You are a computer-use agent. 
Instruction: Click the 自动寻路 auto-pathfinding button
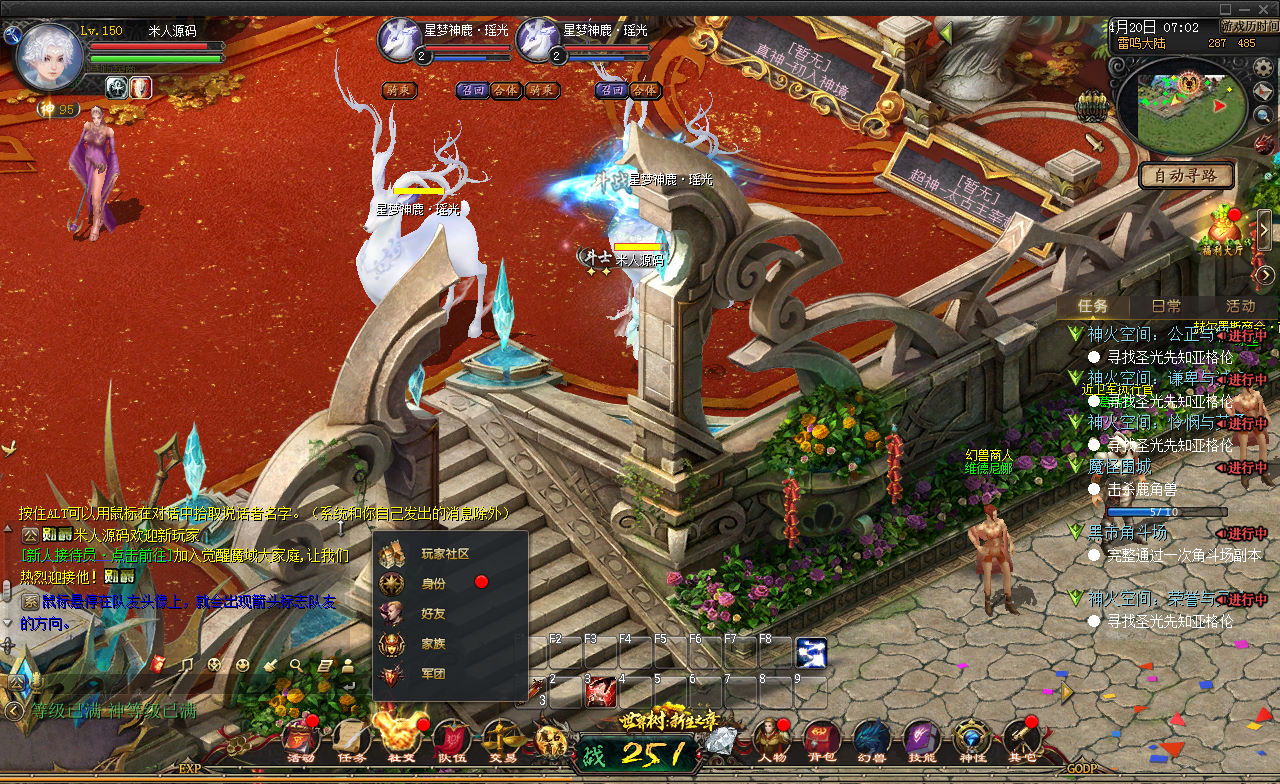(1186, 176)
